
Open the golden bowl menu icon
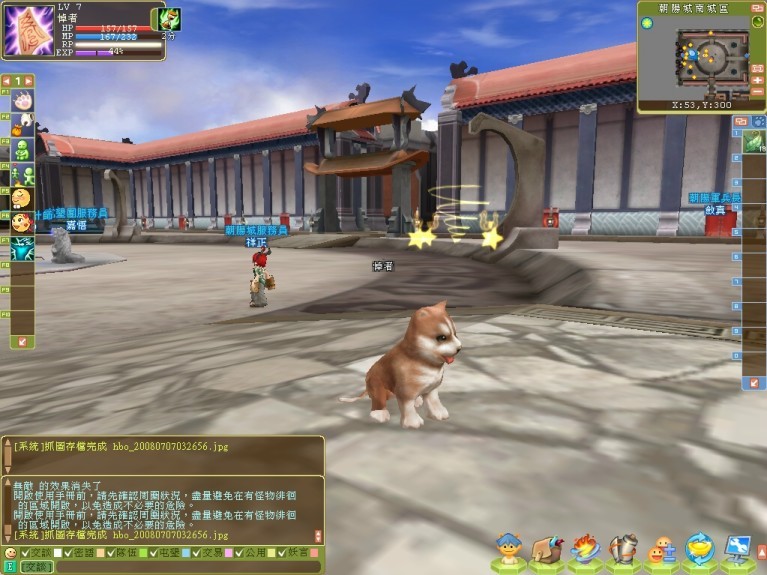[700, 549]
